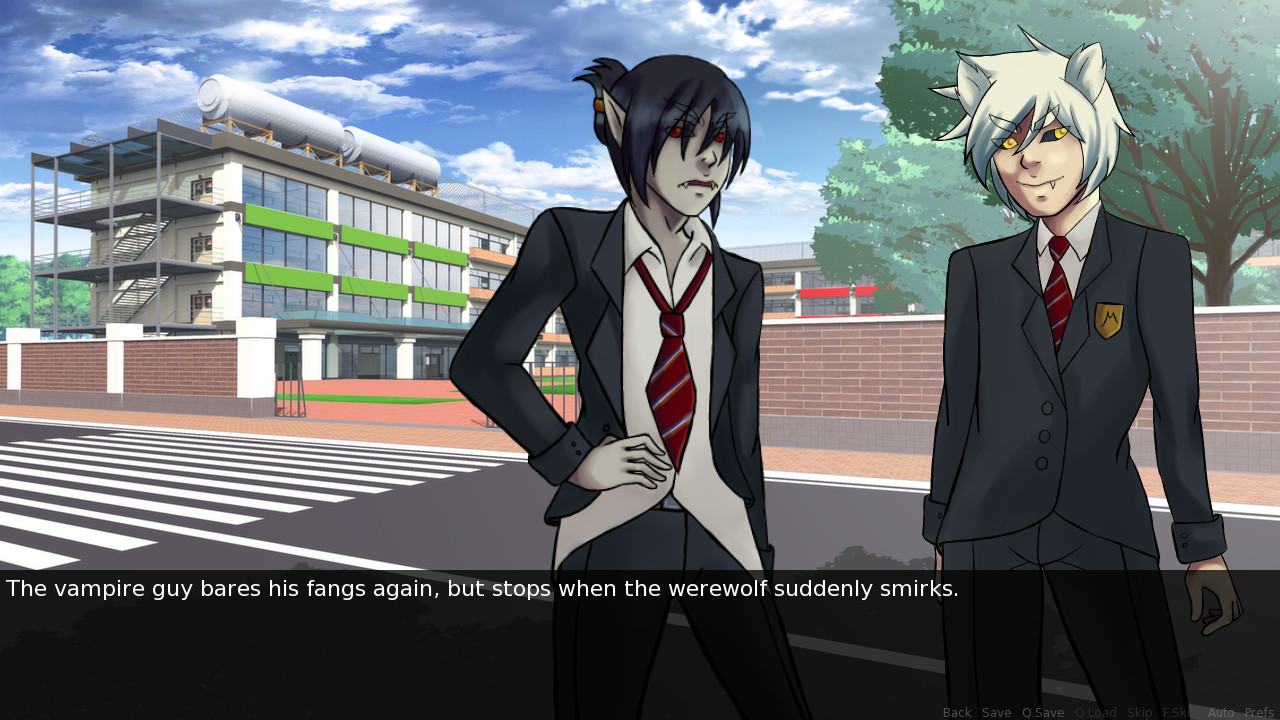This screenshot has width=1280, height=720.
Task: Activate Skip in the quick menu
Action: point(1140,712)
